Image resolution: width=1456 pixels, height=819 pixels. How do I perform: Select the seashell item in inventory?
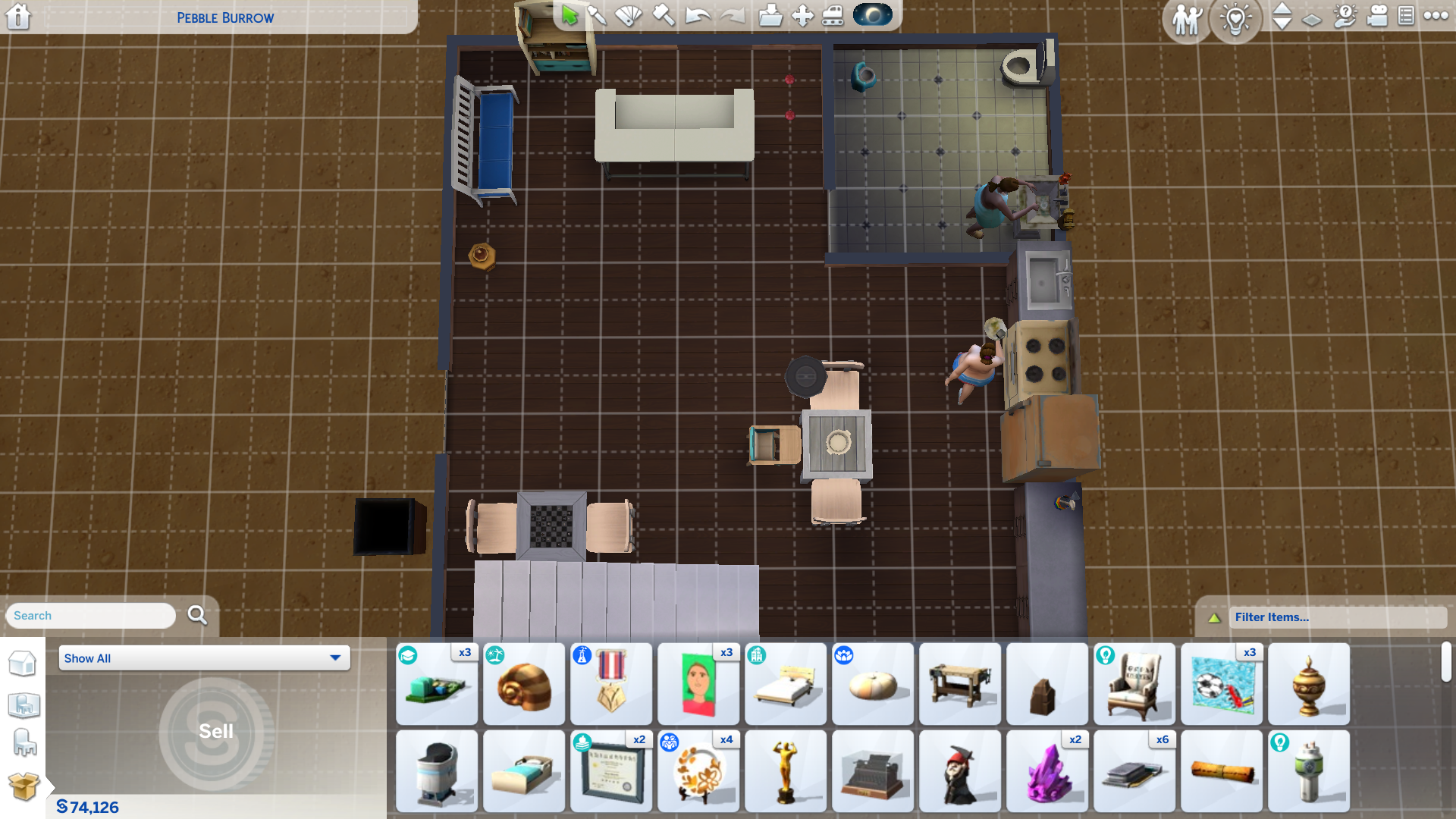(x=524, y=685)
